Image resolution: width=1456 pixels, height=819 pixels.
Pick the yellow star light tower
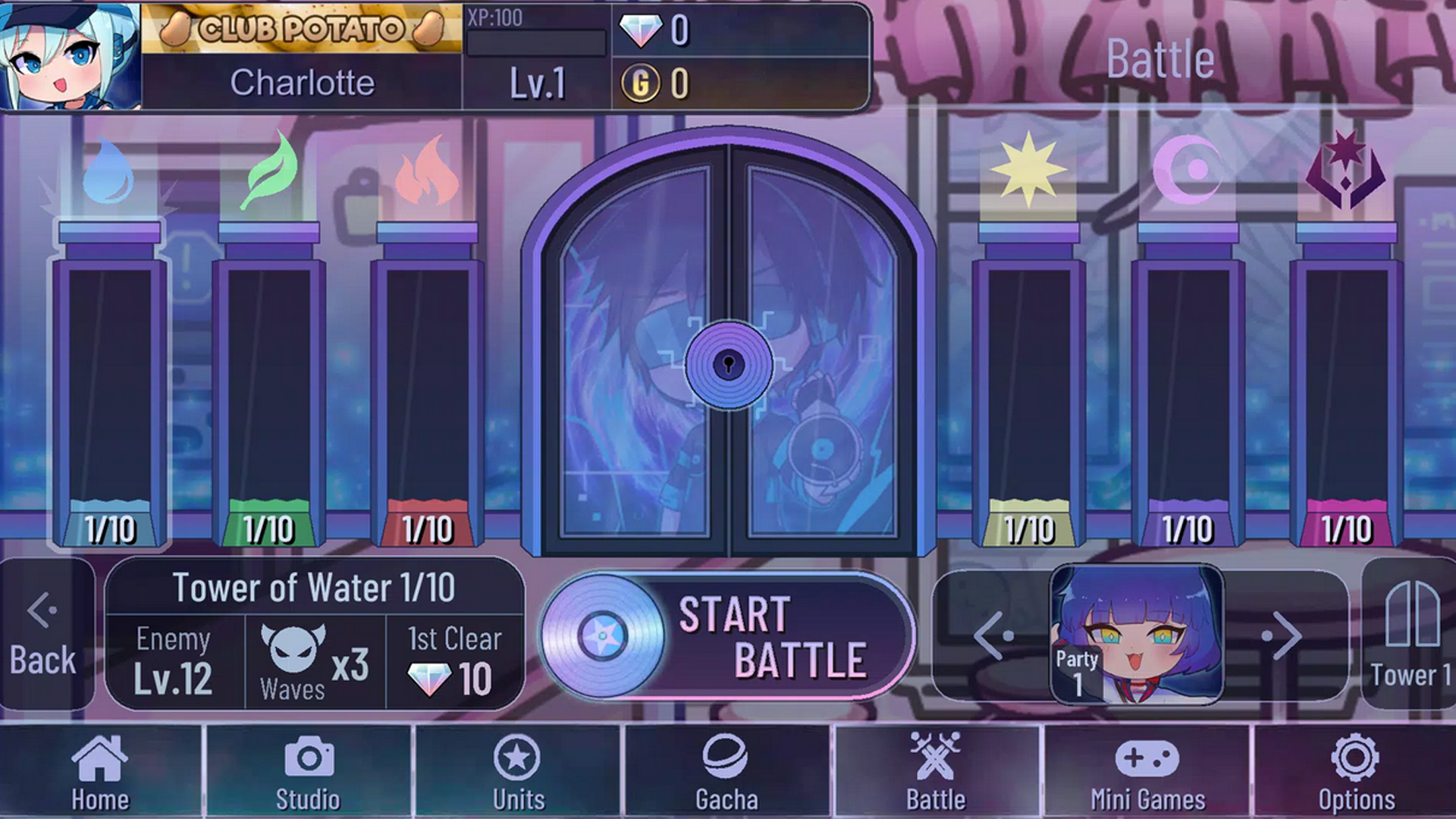pyautogui.click(x=1029, y=379)
